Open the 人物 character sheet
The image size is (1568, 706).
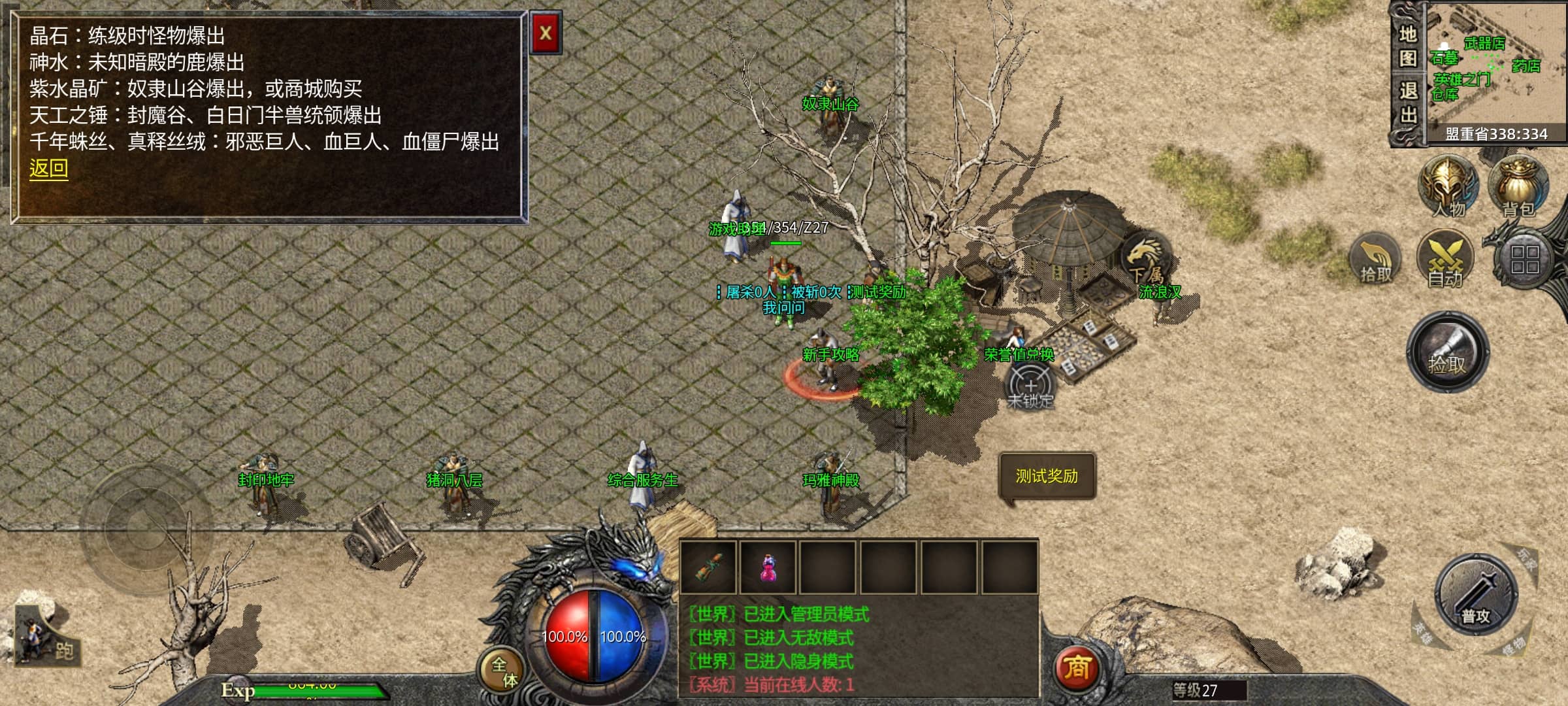(x=1448, y=188)
